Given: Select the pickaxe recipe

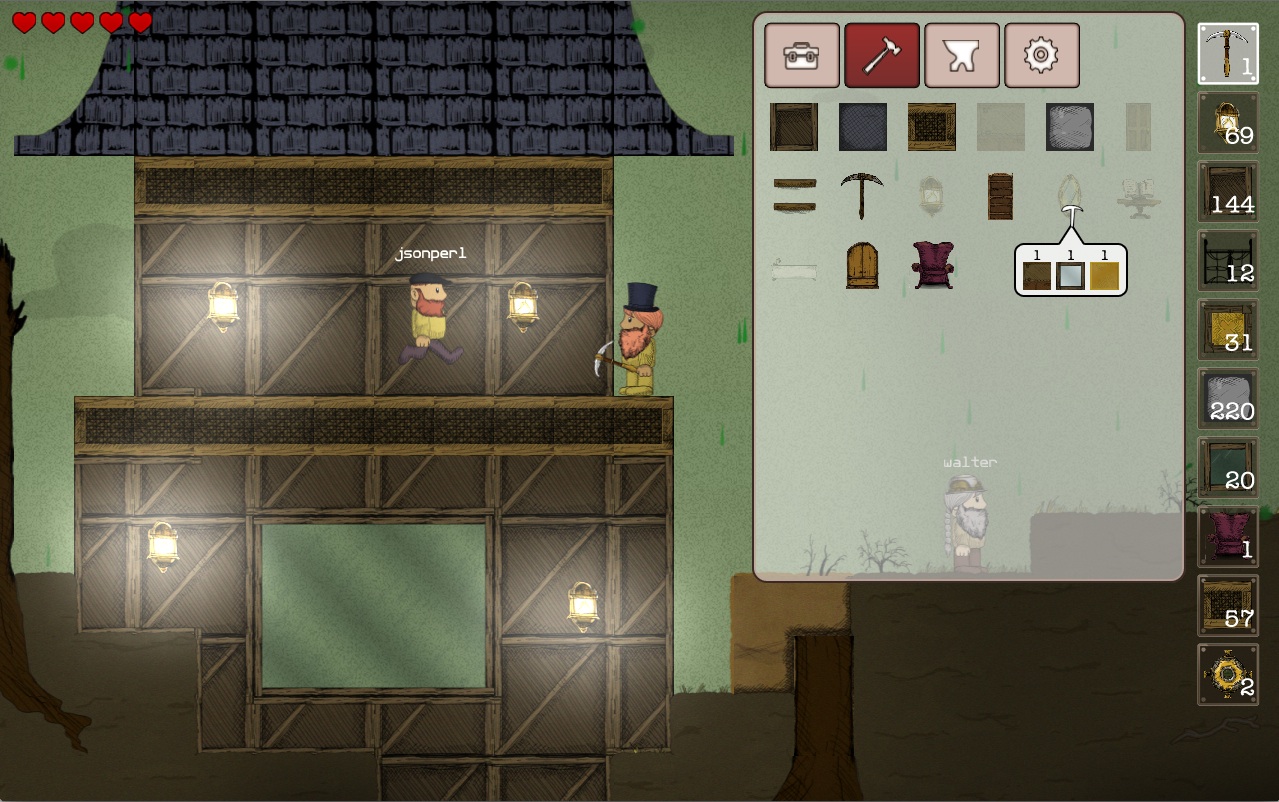Looking at the screenshot, I should 862,195.
